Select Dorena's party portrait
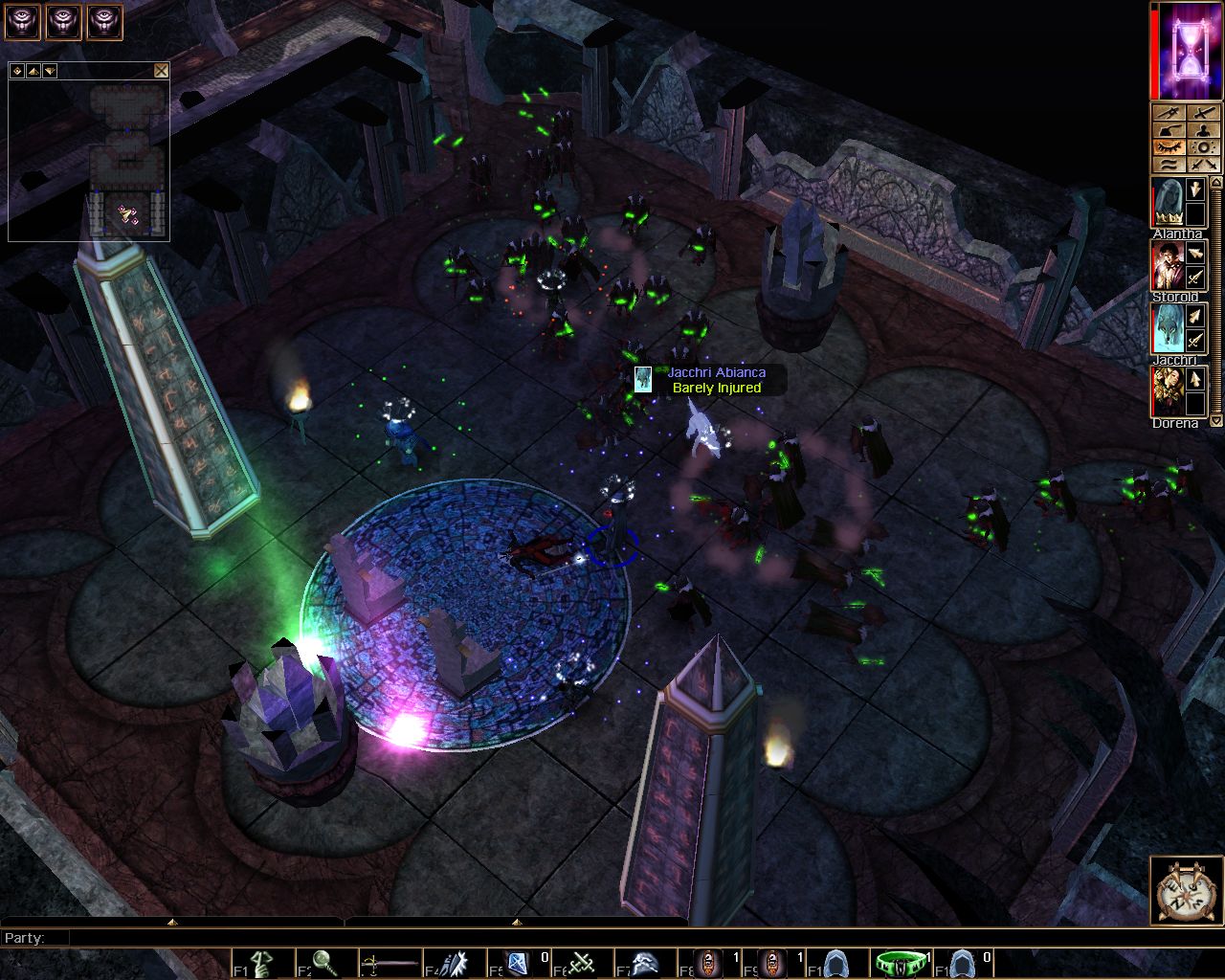The image size is (1225, 980). (x=1168, y=391)
